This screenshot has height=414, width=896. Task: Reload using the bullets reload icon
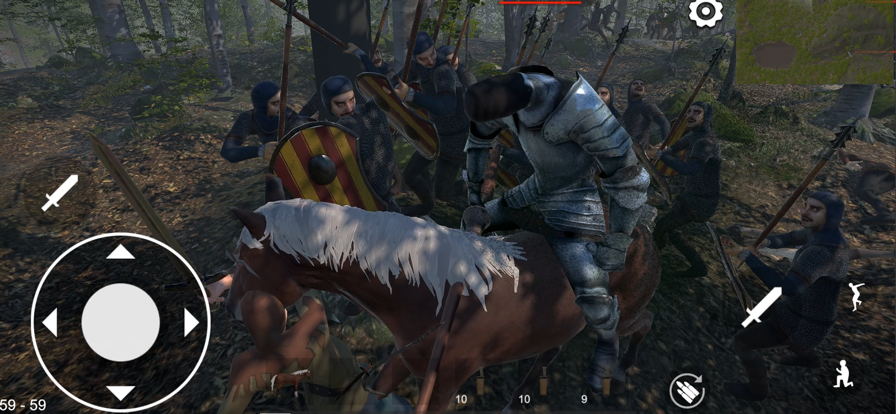686,388
